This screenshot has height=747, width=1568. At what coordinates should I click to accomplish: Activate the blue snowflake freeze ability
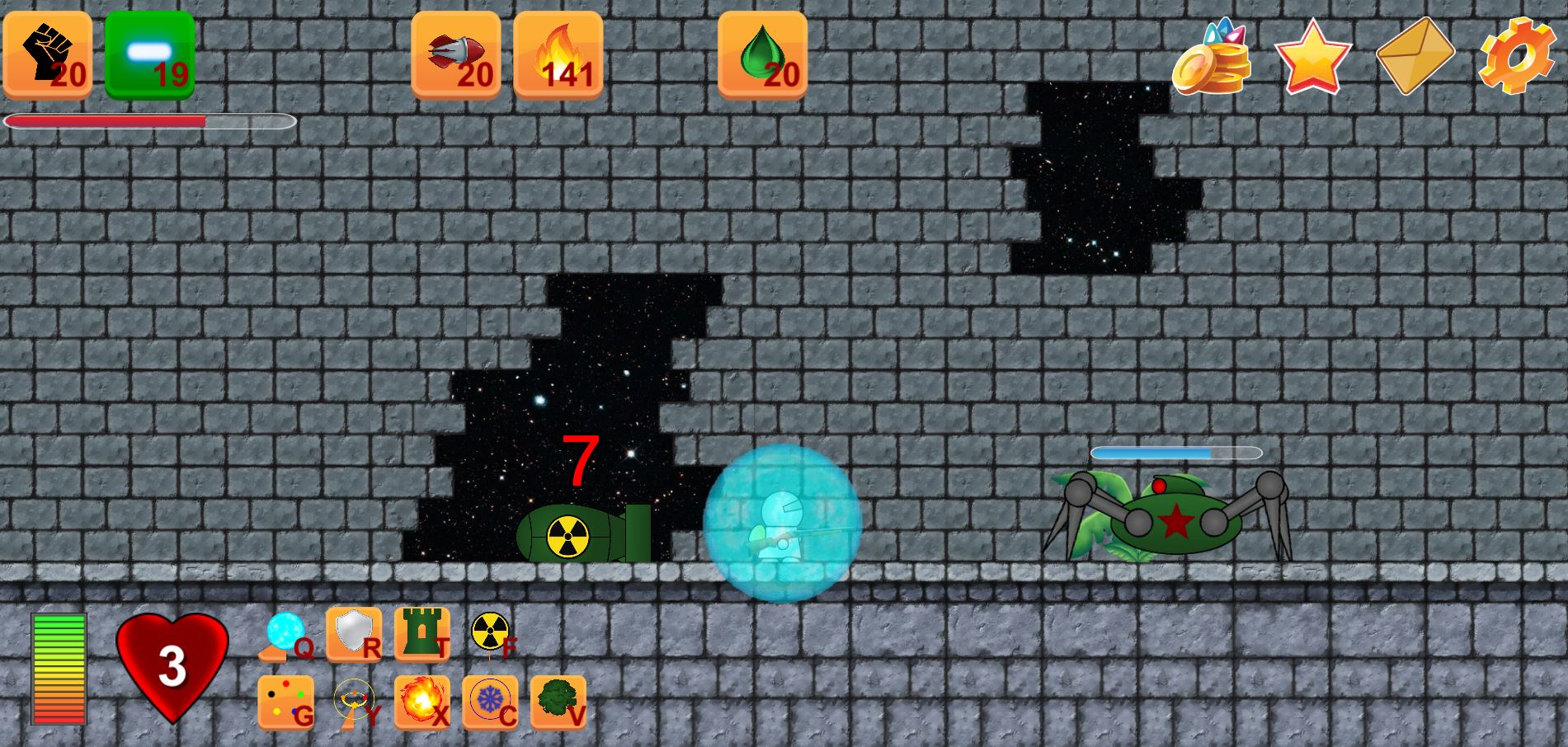[x=490, y=702]
